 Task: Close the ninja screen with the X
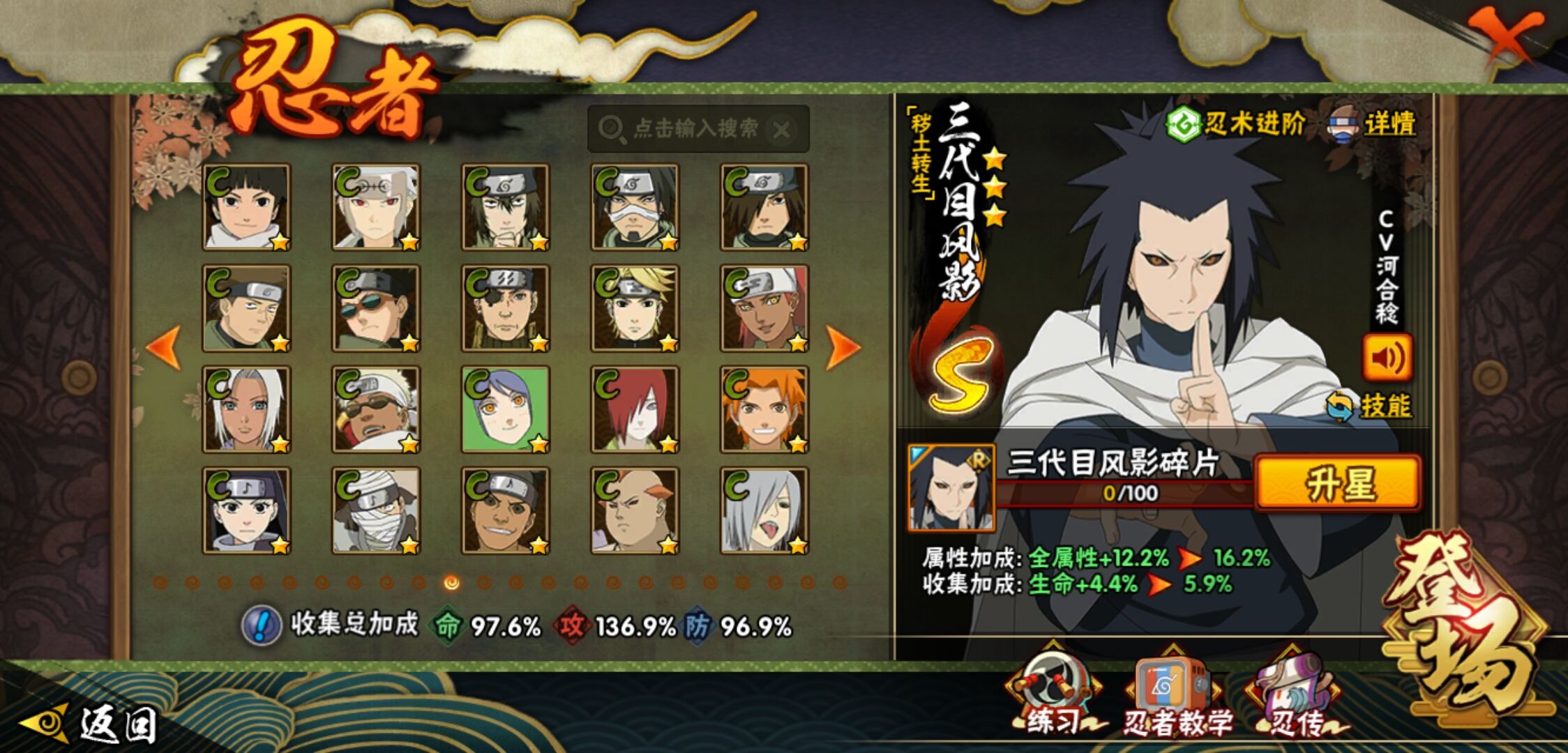(x=1506, y=35)
